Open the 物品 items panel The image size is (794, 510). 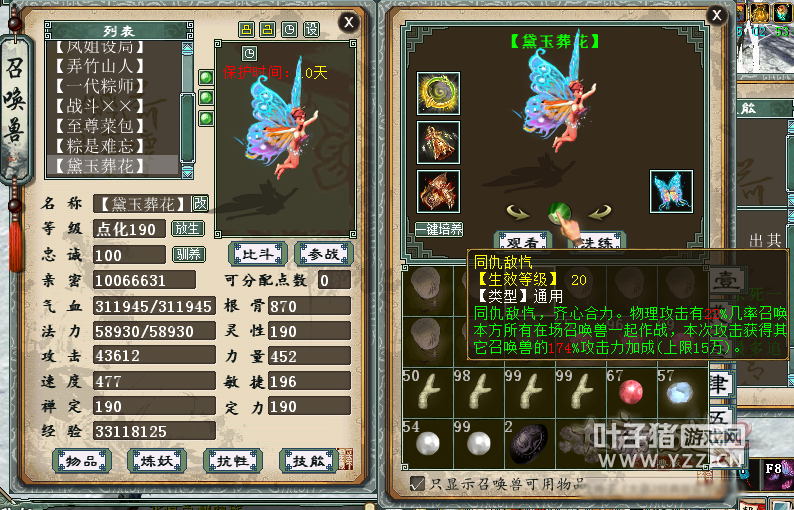point(82,459)
